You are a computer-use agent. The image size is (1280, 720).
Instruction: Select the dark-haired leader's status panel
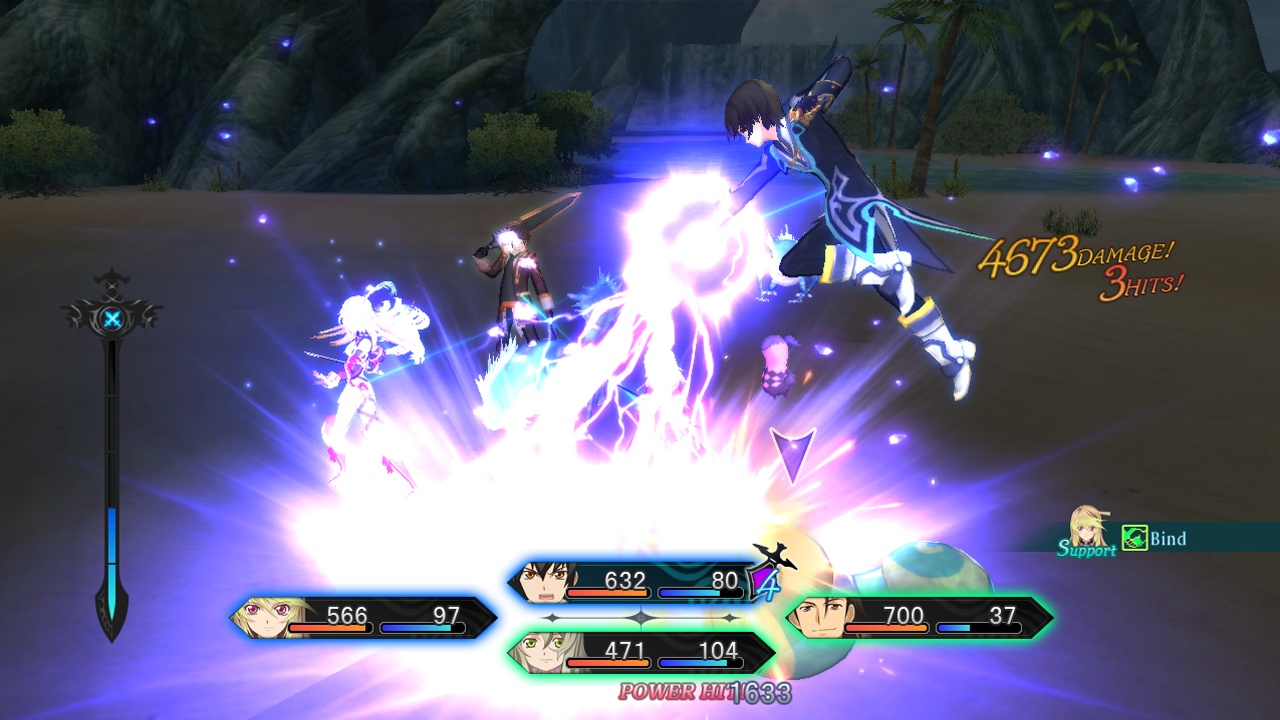[634, 582]
